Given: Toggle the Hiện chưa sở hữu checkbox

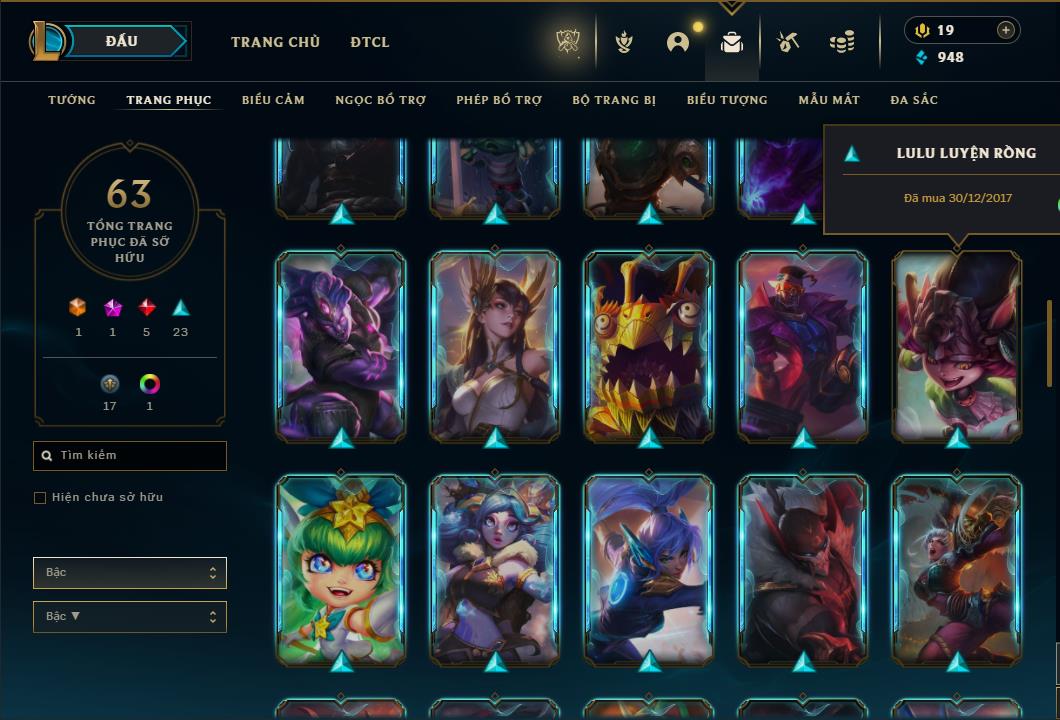Looking at the screenshot, I should pos(40,498).
